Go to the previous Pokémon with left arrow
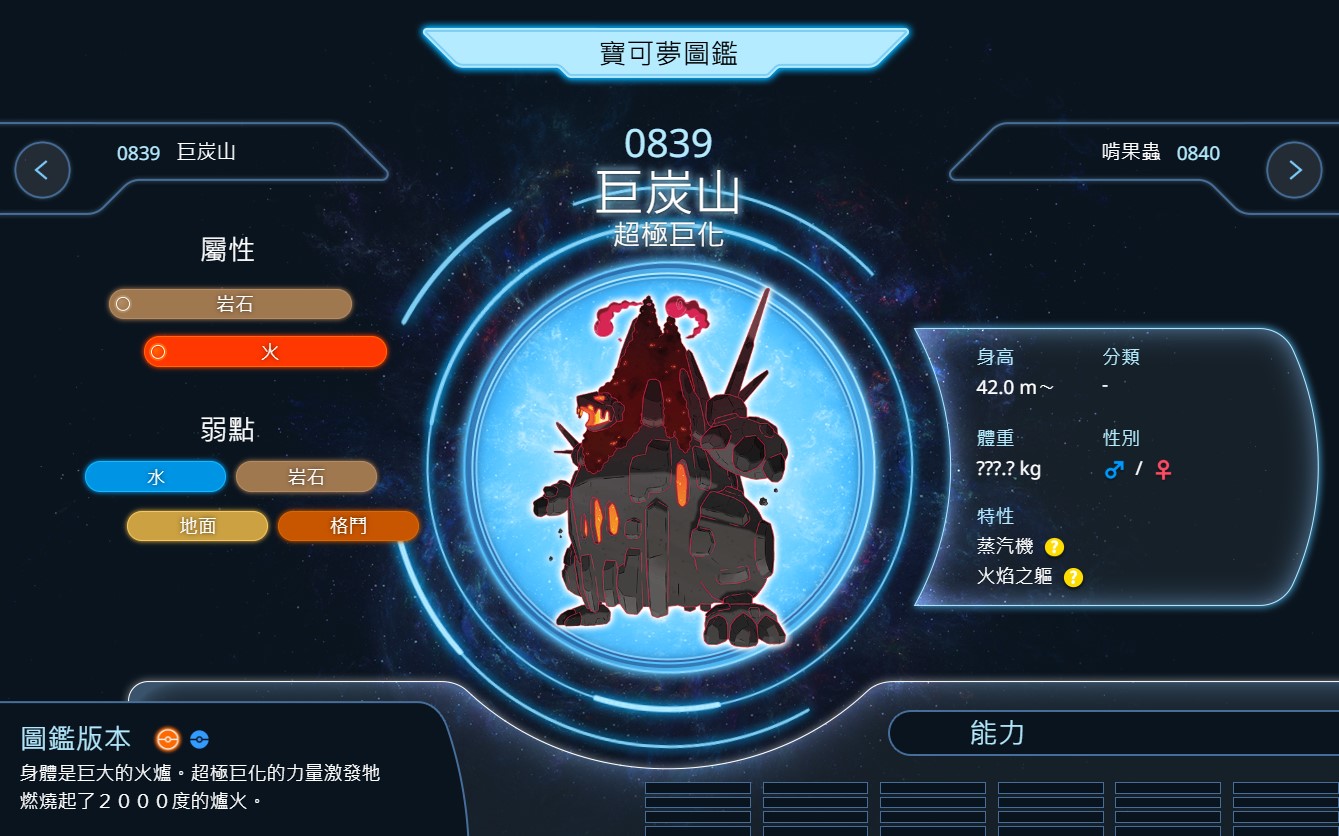This screenshot has width=1339, height=836. 42,170
